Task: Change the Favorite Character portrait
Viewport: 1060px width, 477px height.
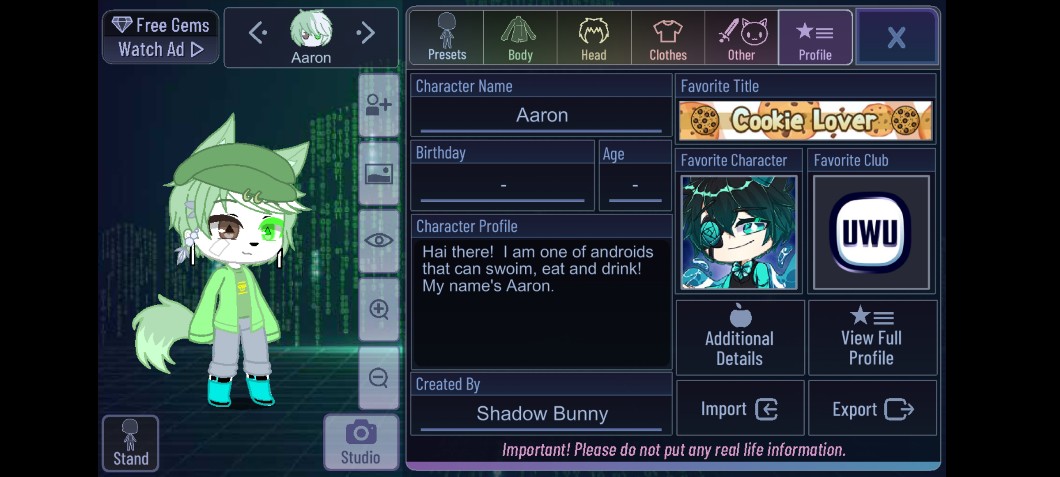Action: click(739, 233)
